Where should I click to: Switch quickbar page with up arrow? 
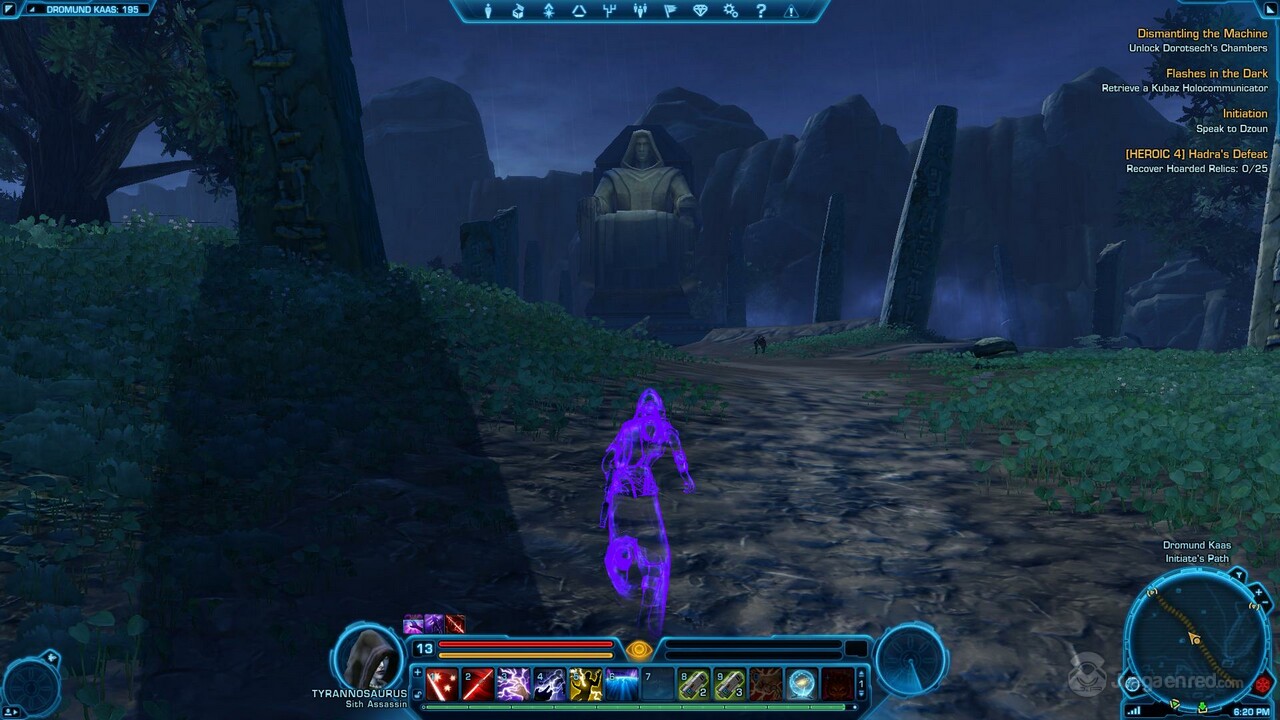[859, 674]
